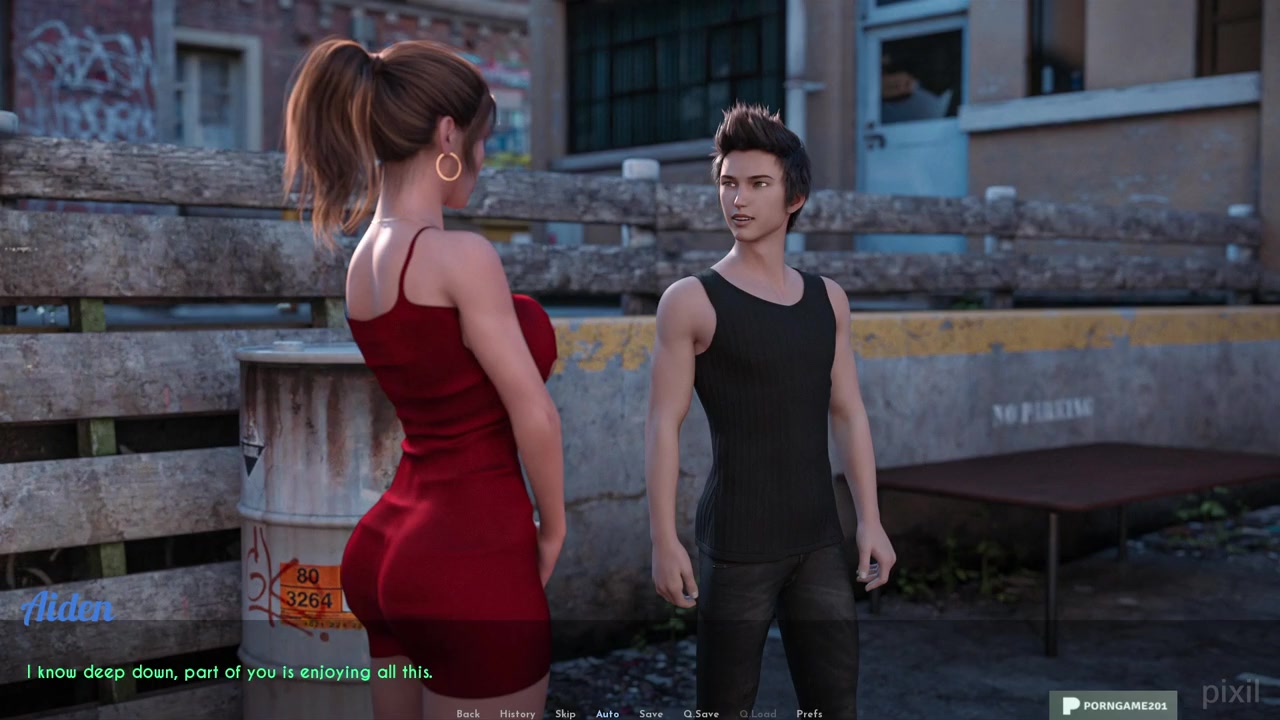Open the Save game screen
This screenshot has height=720, width=1280.
pos(651,714)
